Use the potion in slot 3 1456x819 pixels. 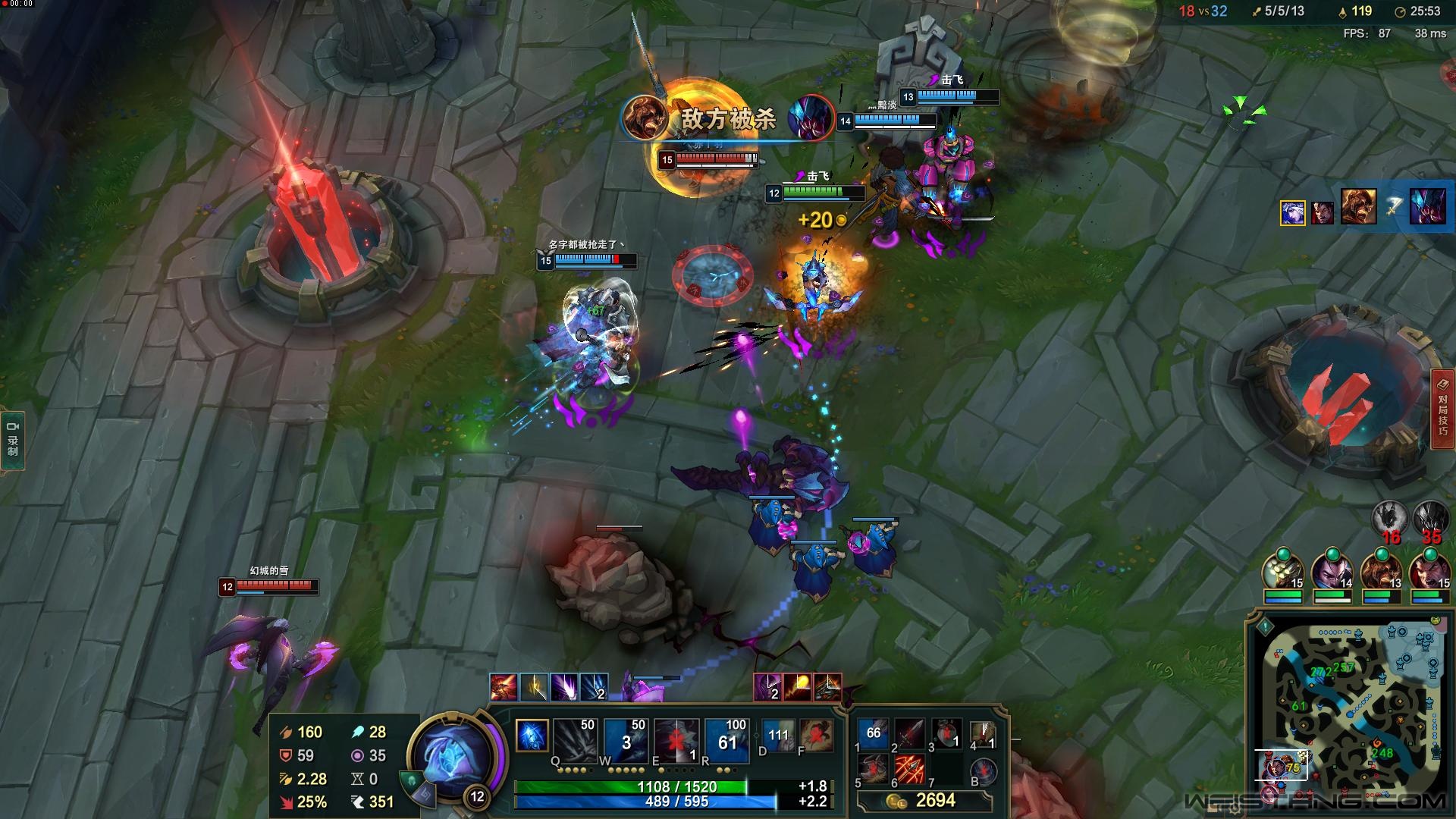tap(946, 733)
